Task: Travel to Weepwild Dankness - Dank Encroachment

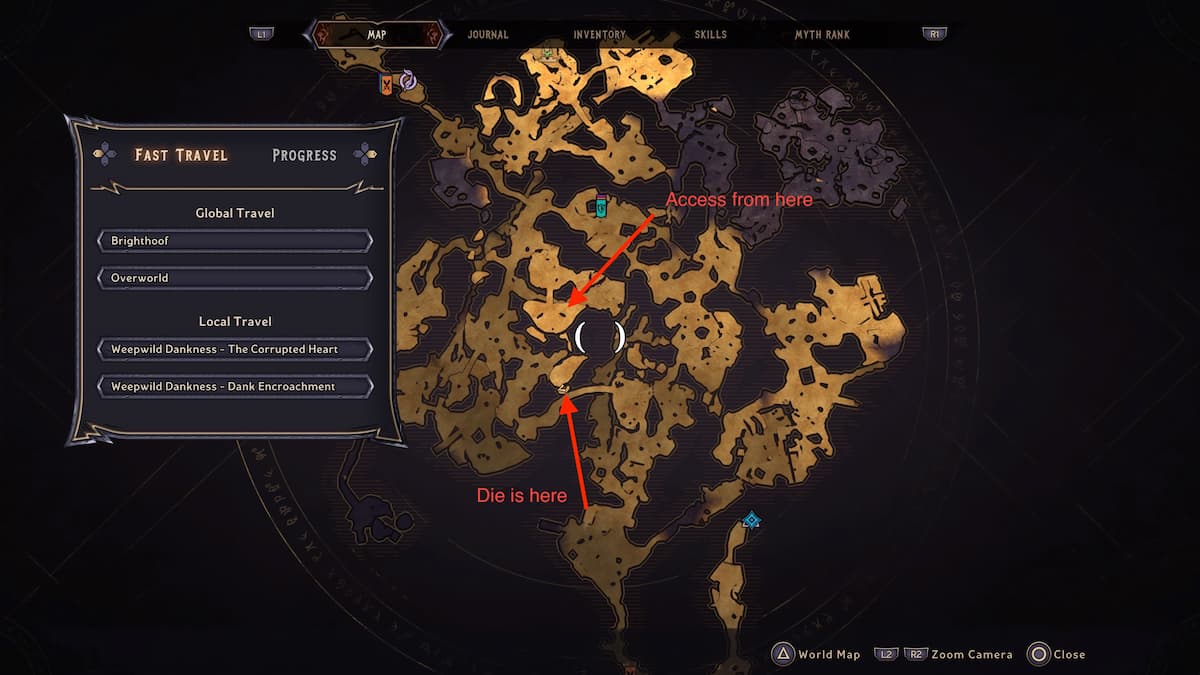Action: tap(235, 386)
